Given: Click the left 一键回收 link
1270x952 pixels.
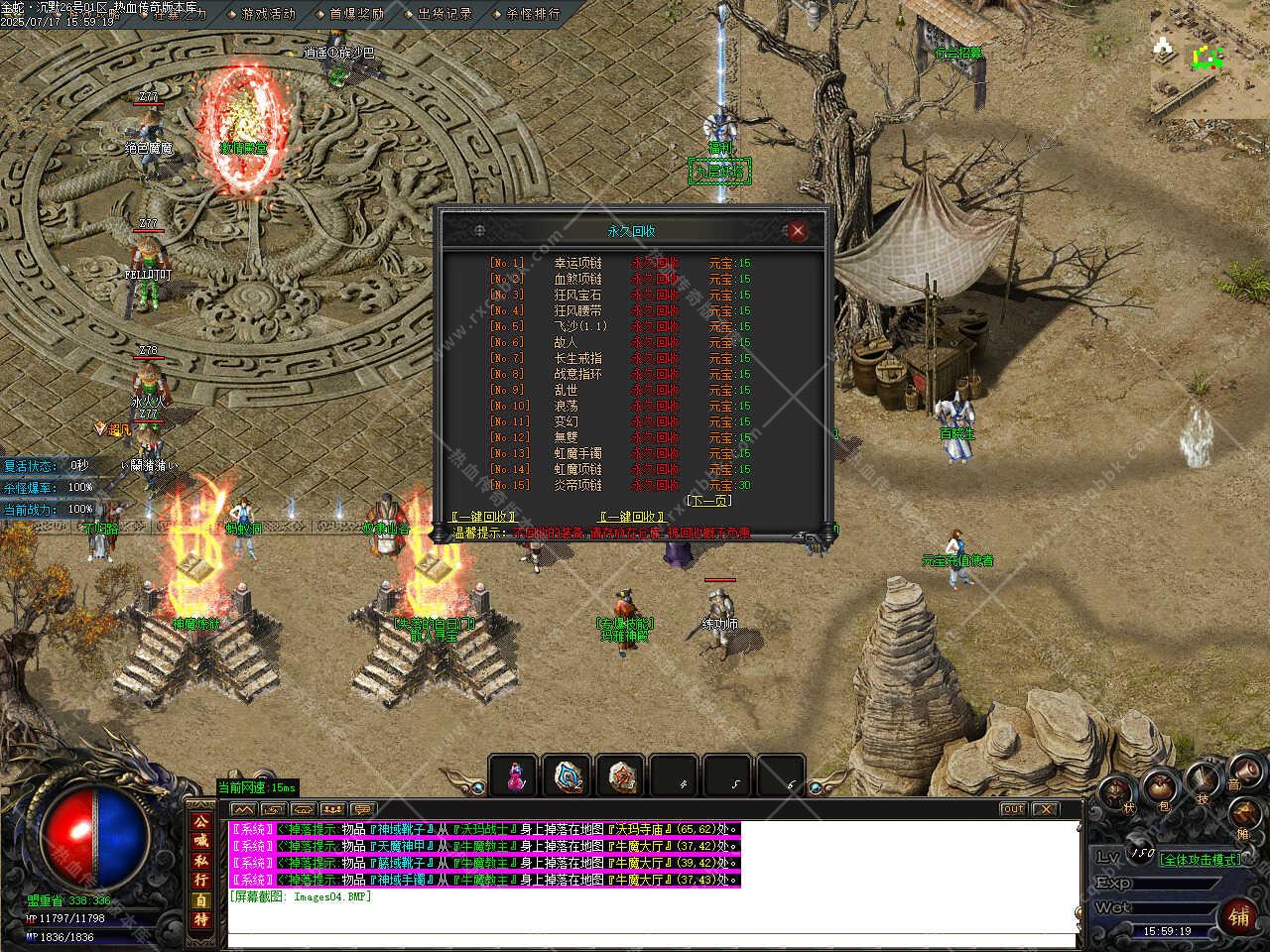Looking at the screenshot, I should (483, 517).
